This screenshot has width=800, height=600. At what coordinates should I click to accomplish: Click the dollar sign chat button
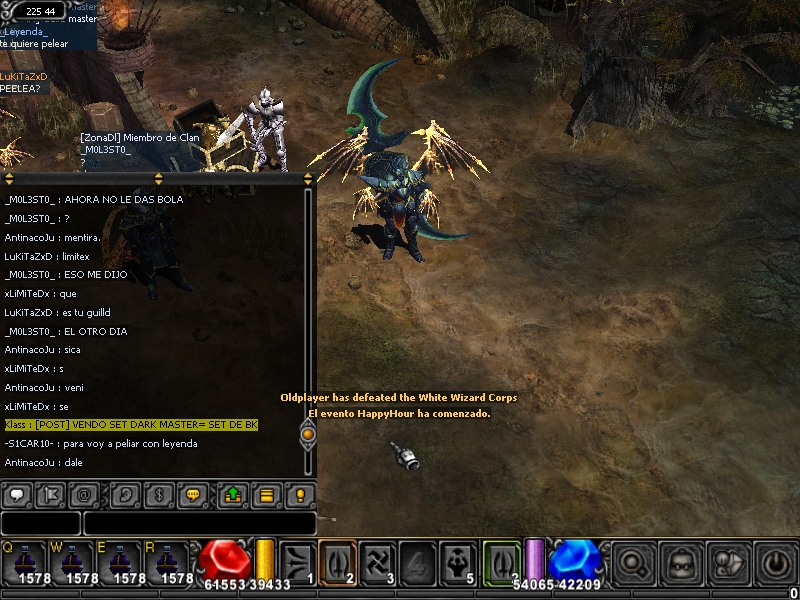pyautogui.click(x=161, y=494)
